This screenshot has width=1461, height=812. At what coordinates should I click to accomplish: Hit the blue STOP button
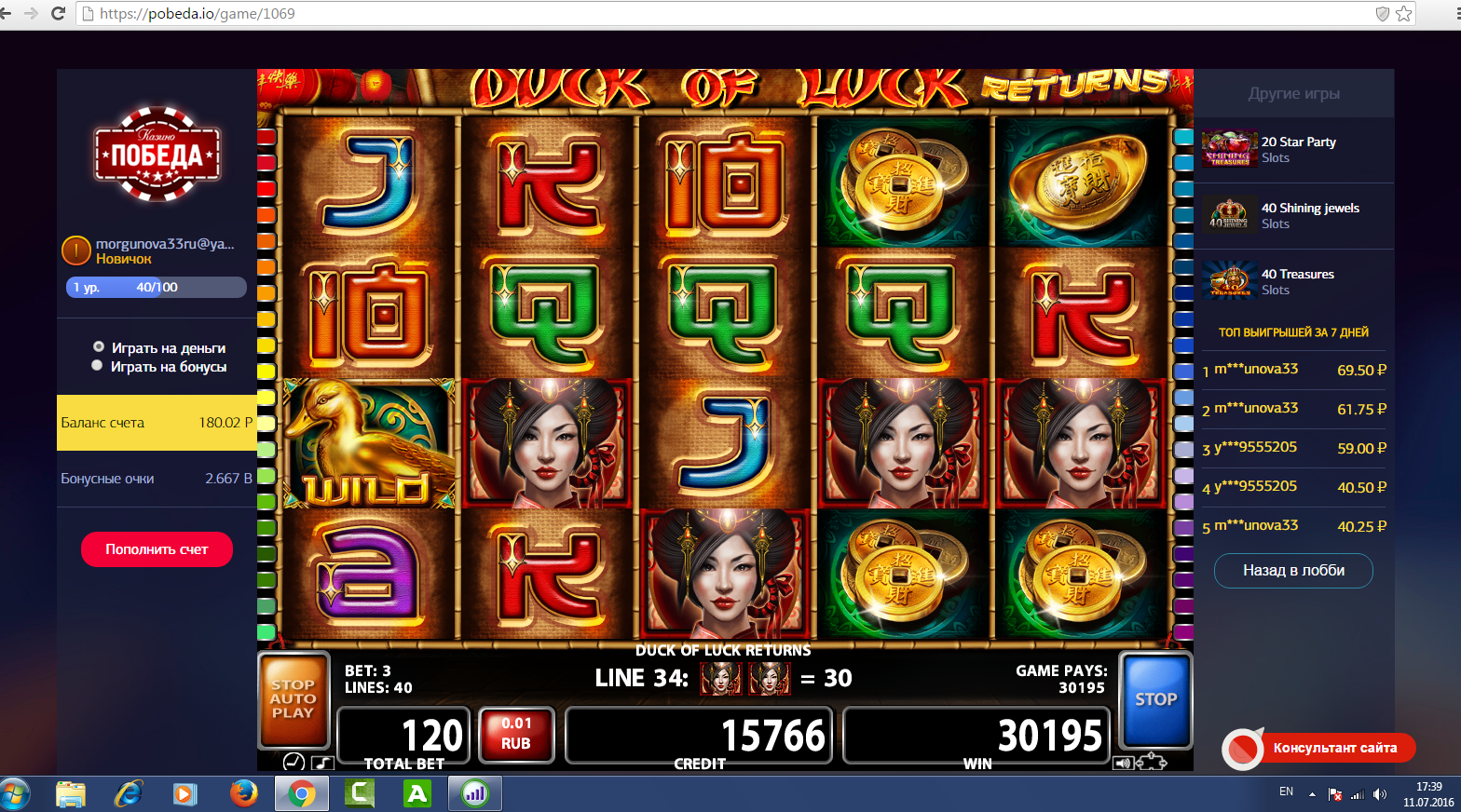coord(1155,700)
